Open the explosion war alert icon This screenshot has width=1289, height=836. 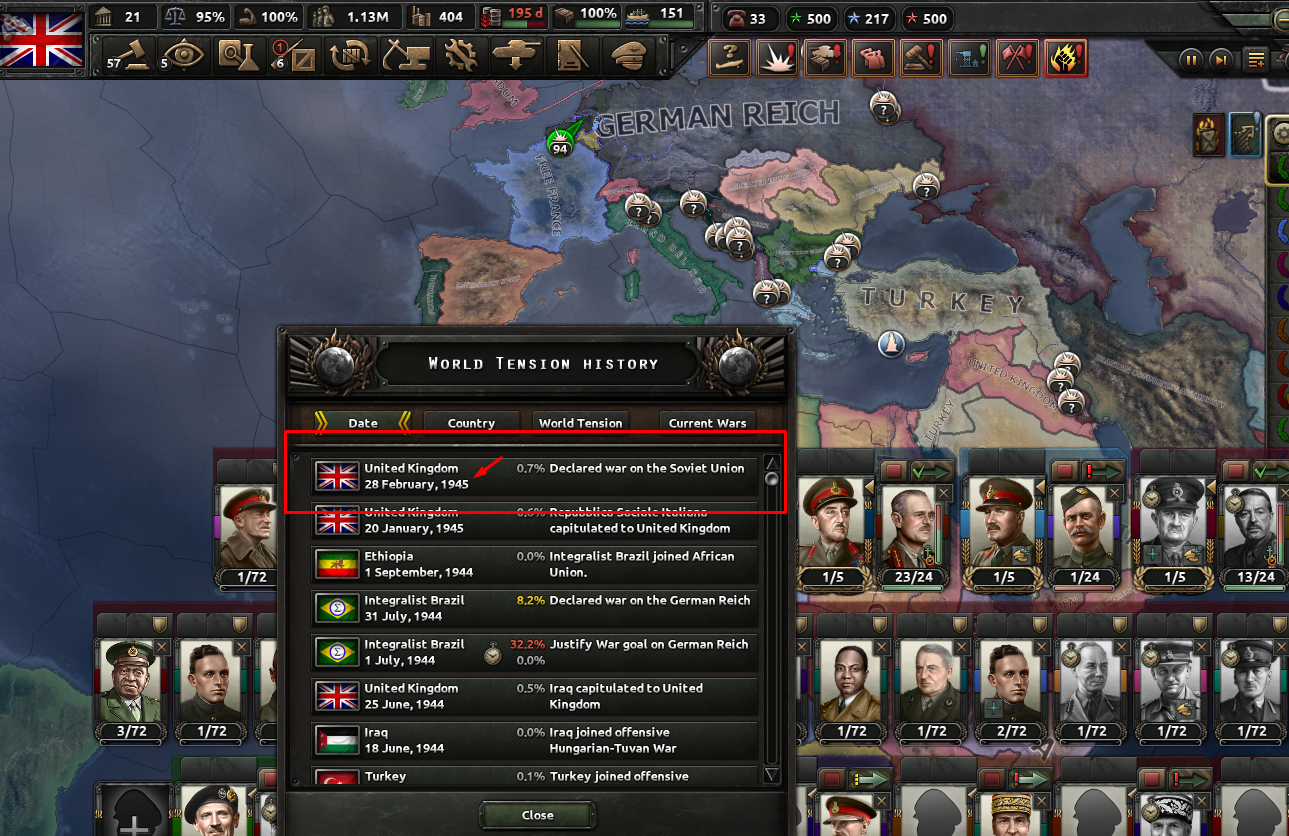(777, 58)
